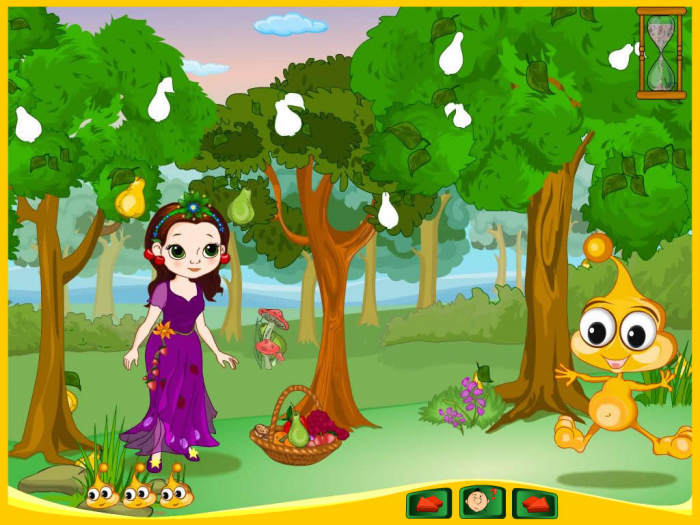Click the red arrow button left of the help face
Screen dimensions: 700x525
coord(428,502)
